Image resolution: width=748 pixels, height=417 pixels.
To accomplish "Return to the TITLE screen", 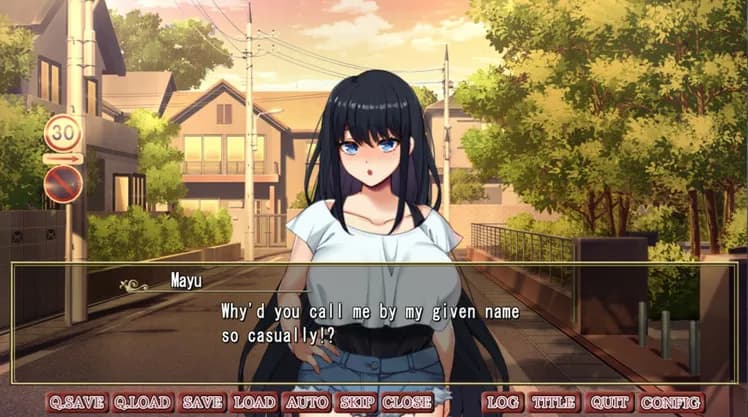I will pyautogui.click(x=553, y=402).
